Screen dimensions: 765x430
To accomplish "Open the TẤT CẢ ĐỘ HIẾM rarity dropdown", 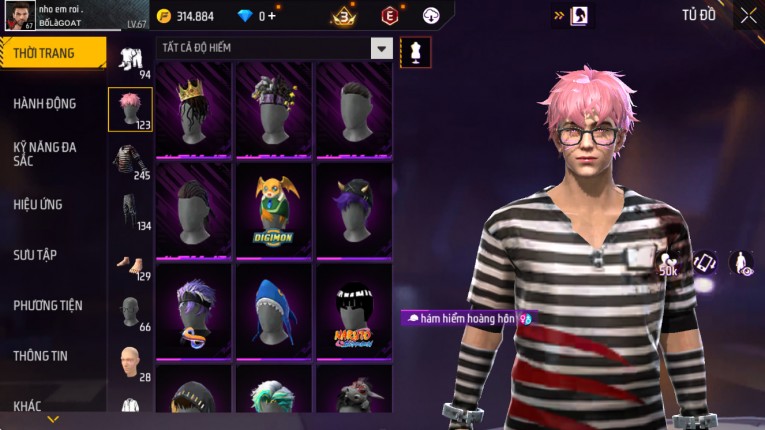I will point(381,48).
